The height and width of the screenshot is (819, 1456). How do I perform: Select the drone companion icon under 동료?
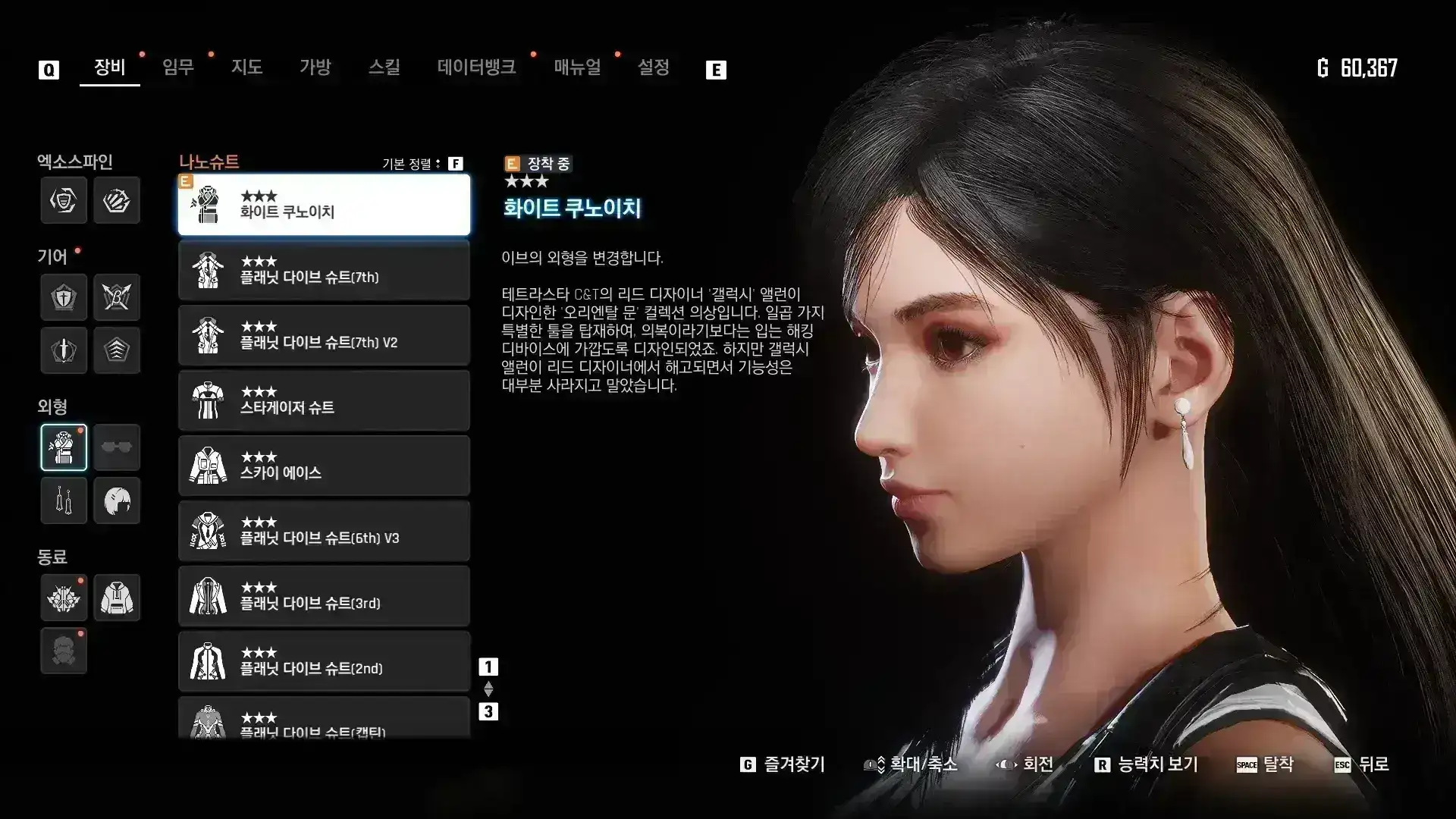coord(64,598)
